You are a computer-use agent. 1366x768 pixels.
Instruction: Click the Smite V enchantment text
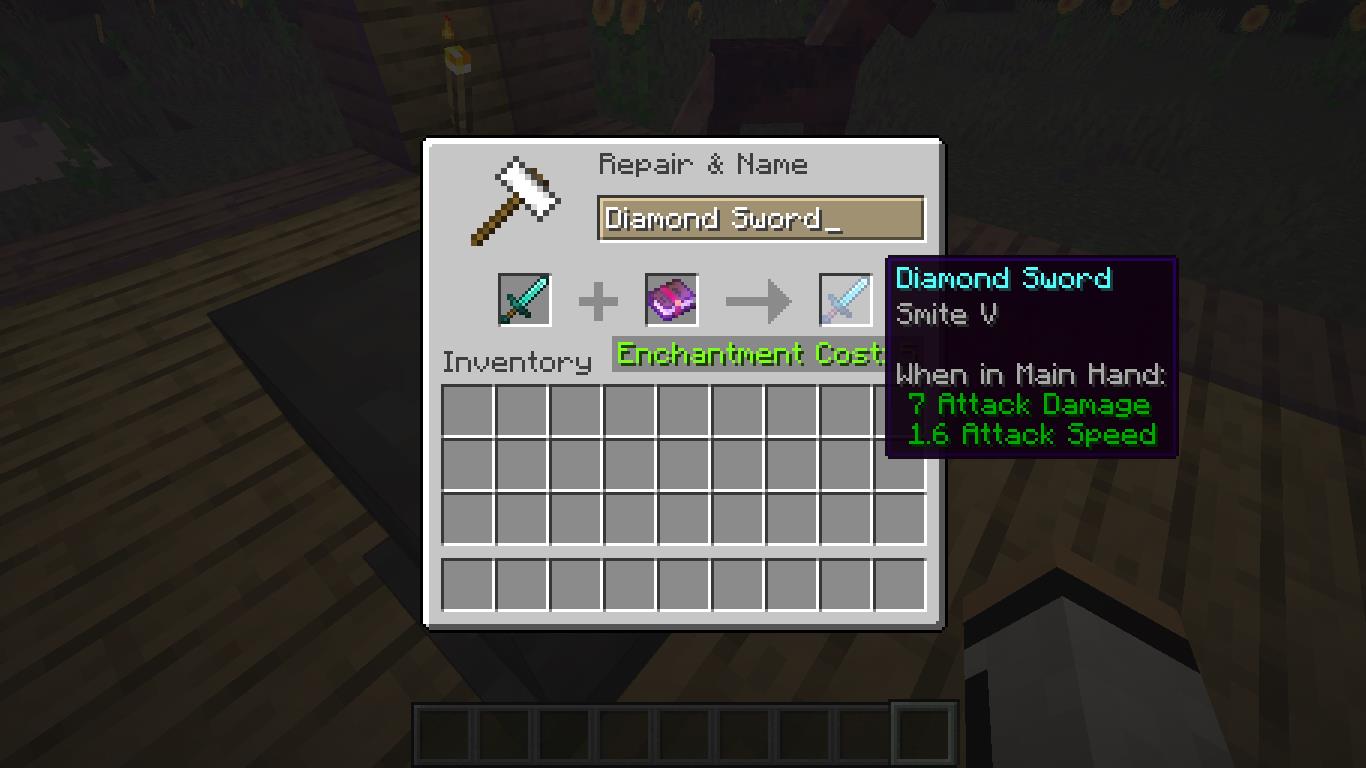tap(945, 313)
